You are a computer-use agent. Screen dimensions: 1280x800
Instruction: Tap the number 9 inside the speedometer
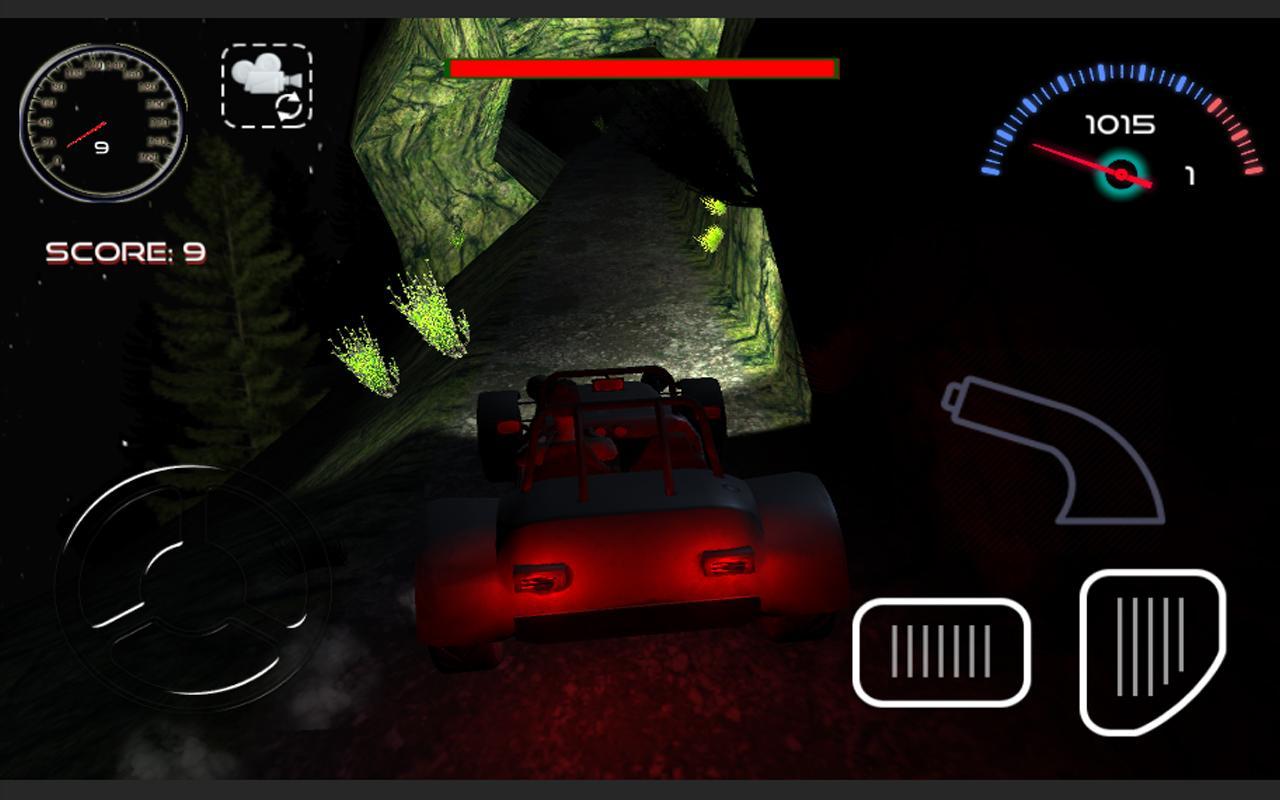(x=101, y=146)
